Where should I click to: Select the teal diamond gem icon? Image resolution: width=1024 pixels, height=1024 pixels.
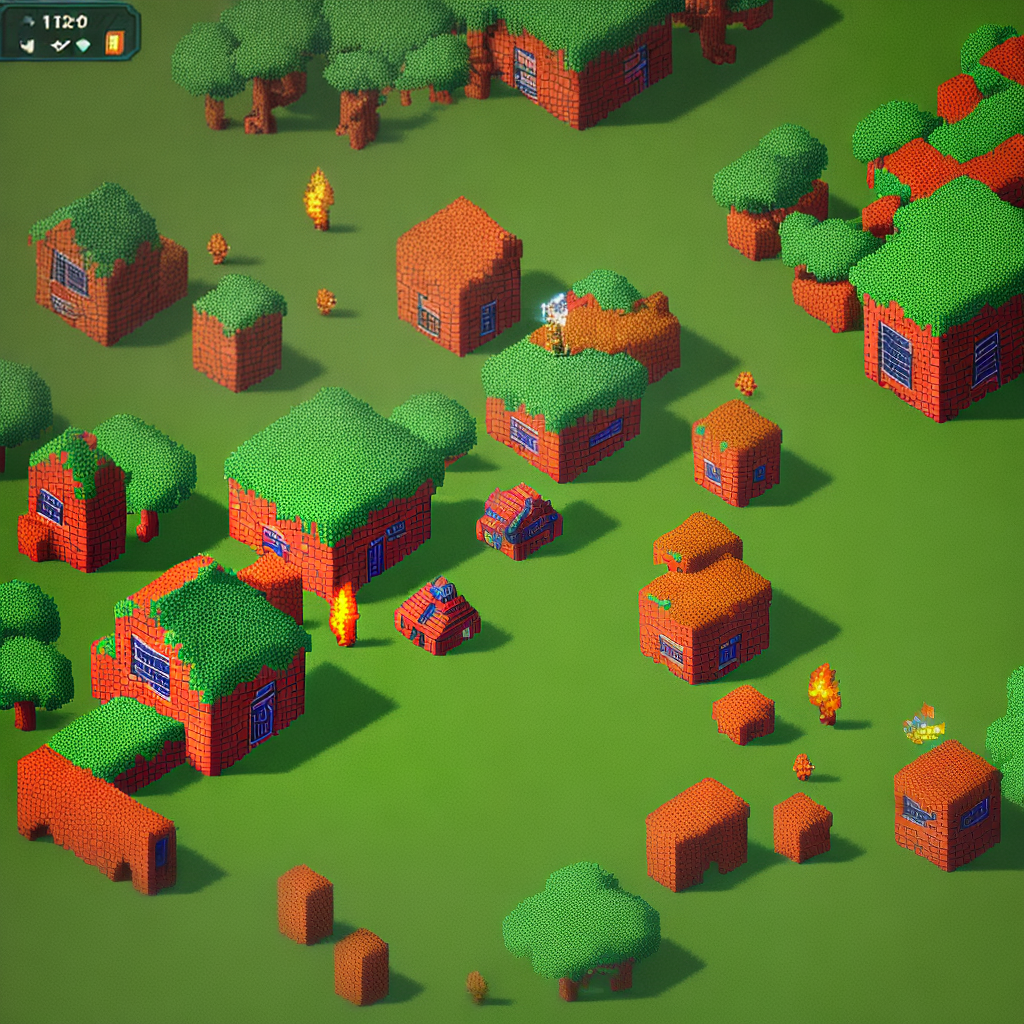(x=83, y=45)
